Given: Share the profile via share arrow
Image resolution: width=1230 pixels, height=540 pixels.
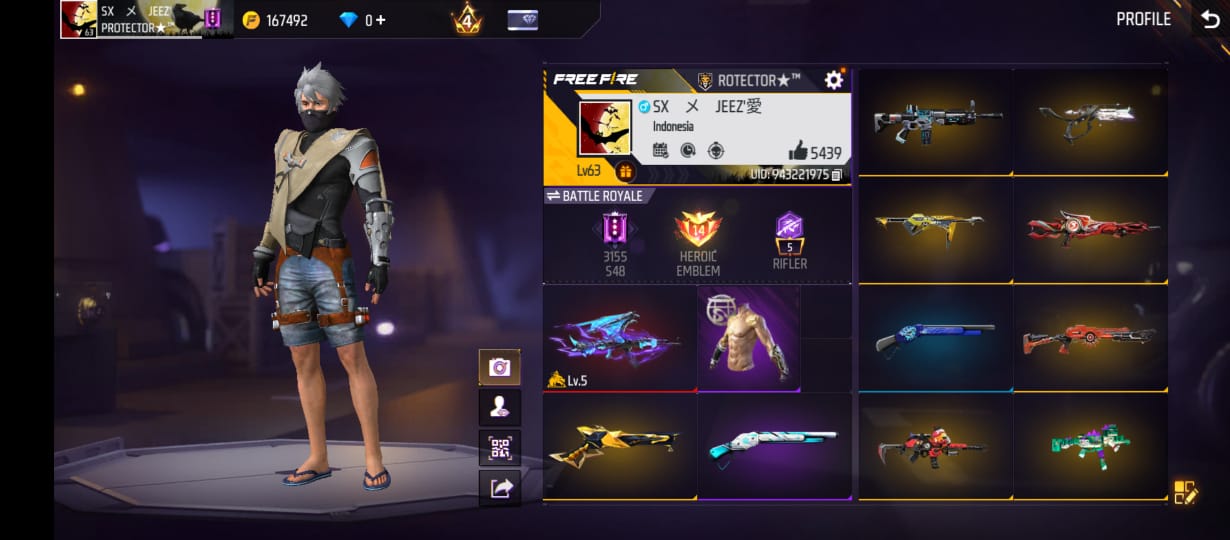Looking at the screenshot, I should click(x=499, y=487).
